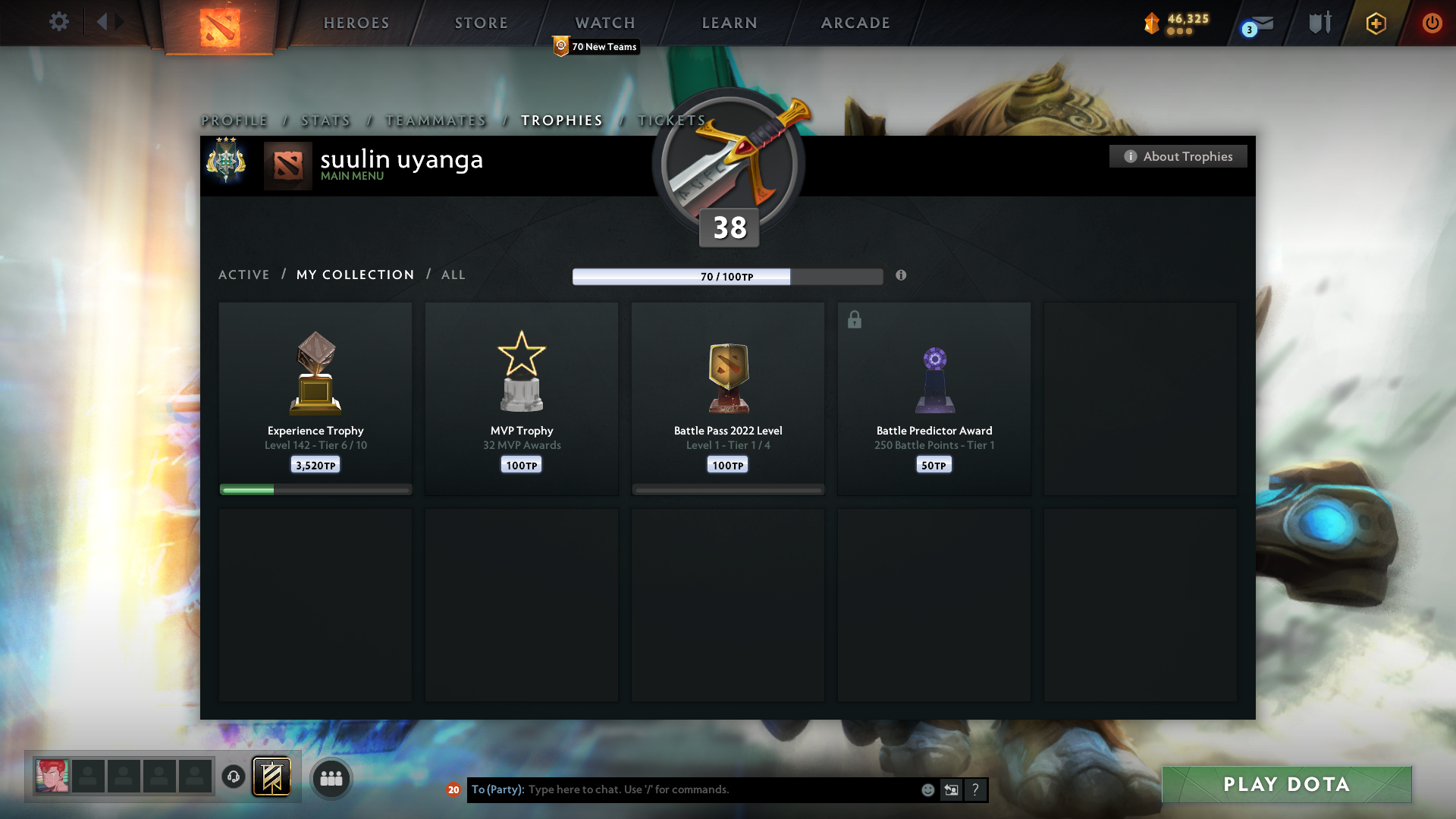View the friends list people icon
The height and width of the screenshot is (819, 1456).
point(331,777)
